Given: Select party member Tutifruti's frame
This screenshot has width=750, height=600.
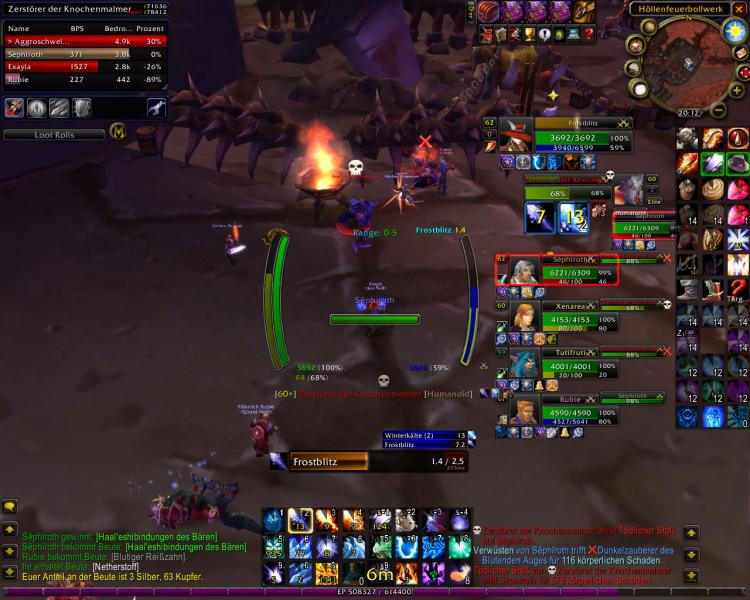Looking at the screenshot, I should tap(560, 361).
